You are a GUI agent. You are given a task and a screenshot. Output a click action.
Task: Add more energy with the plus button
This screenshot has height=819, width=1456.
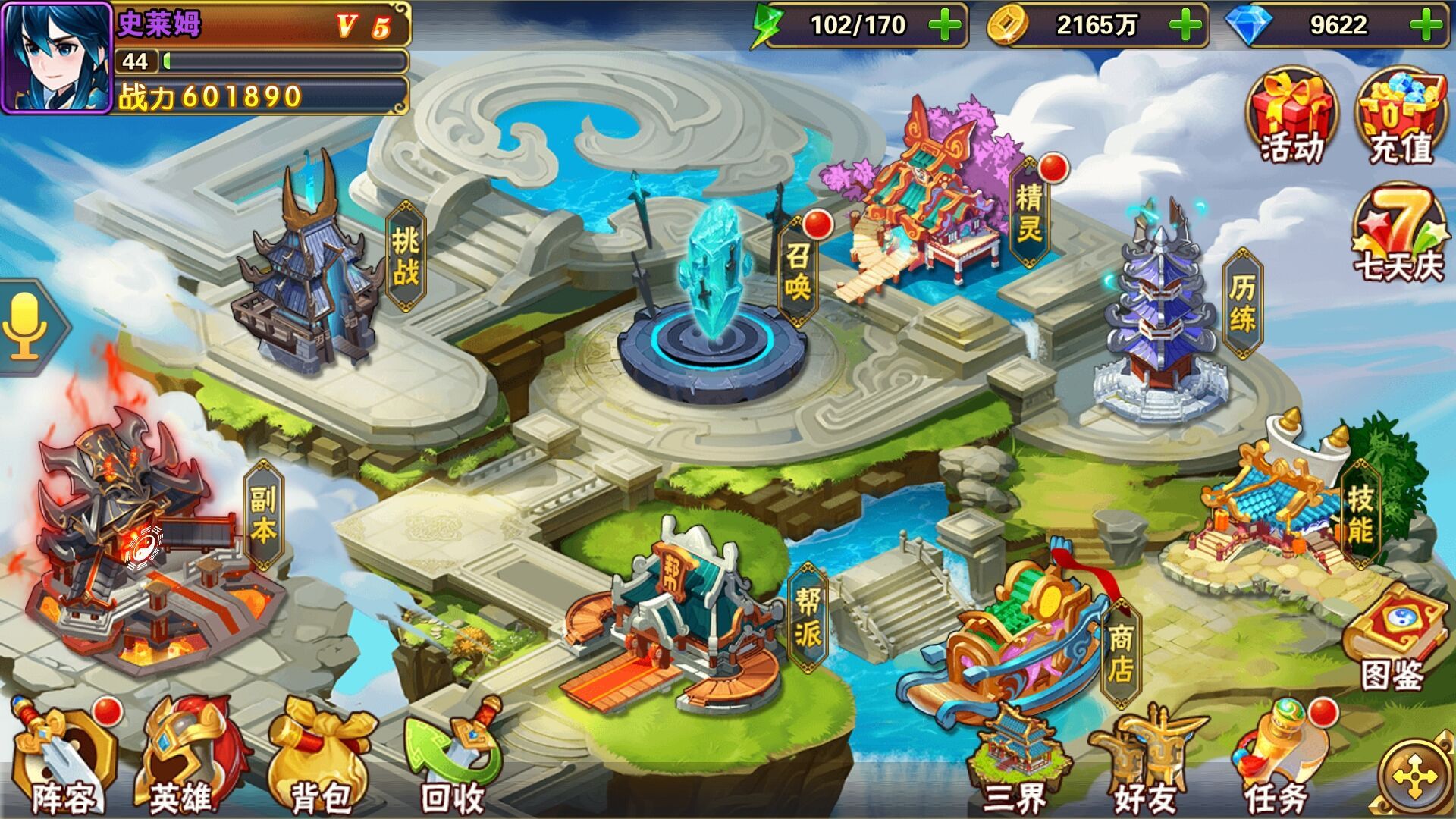(944, 25)
